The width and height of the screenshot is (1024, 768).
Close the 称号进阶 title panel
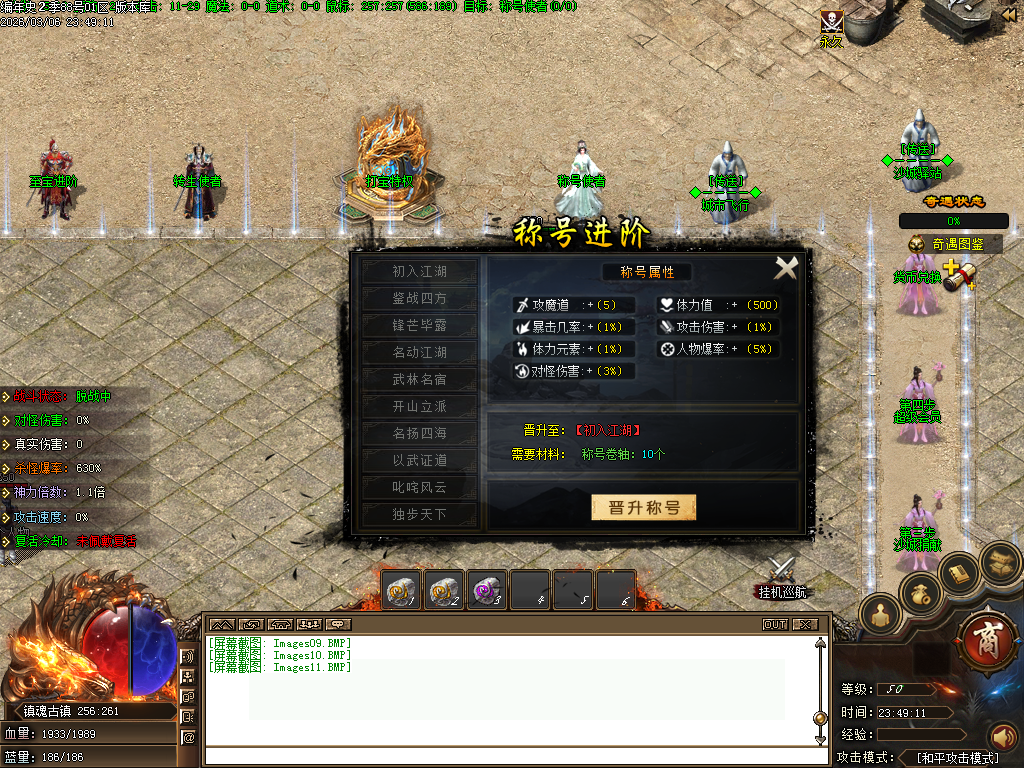coord(786,268)
